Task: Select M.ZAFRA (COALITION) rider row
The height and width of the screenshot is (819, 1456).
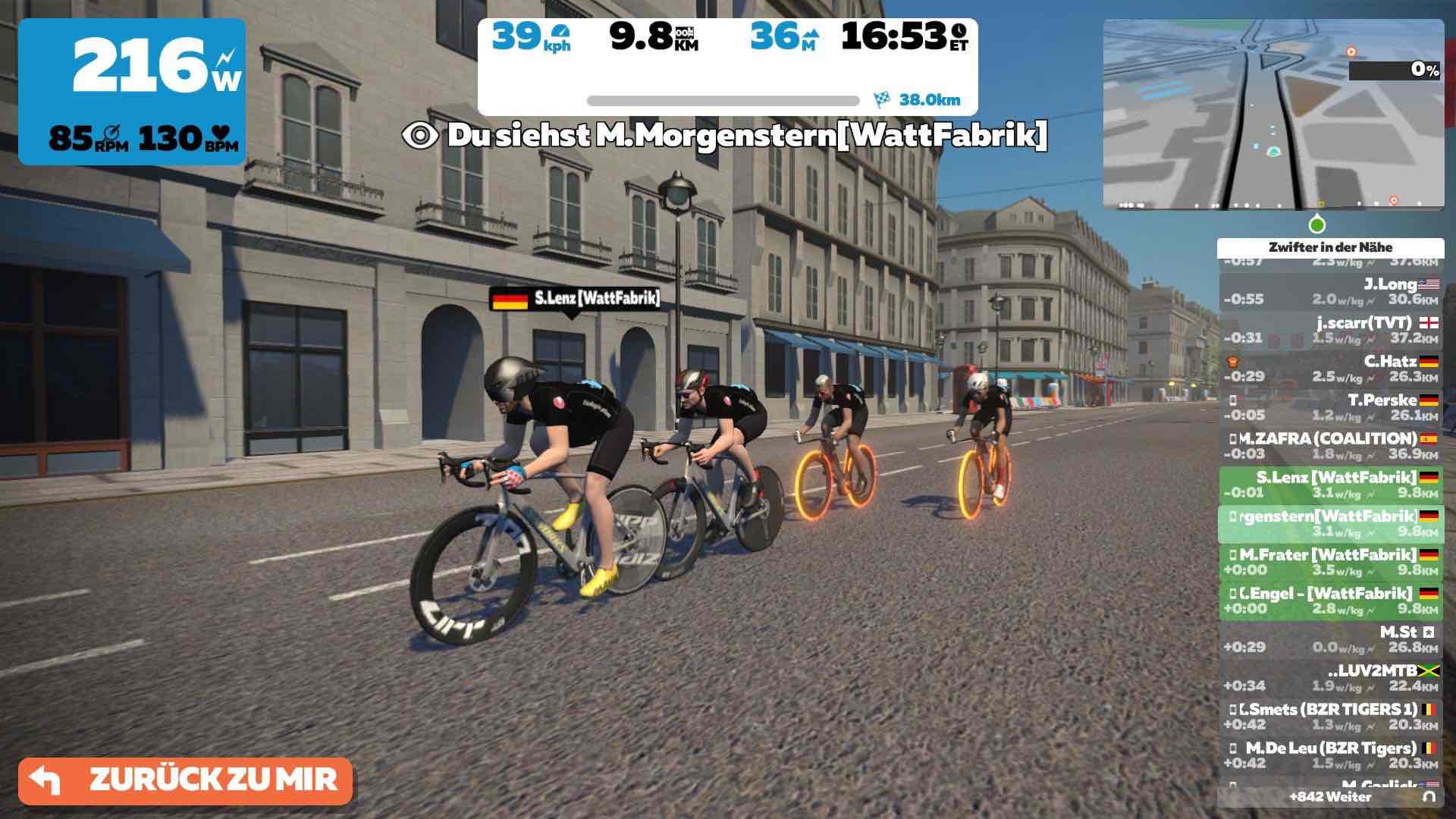Action: (x=1331, y=446)
